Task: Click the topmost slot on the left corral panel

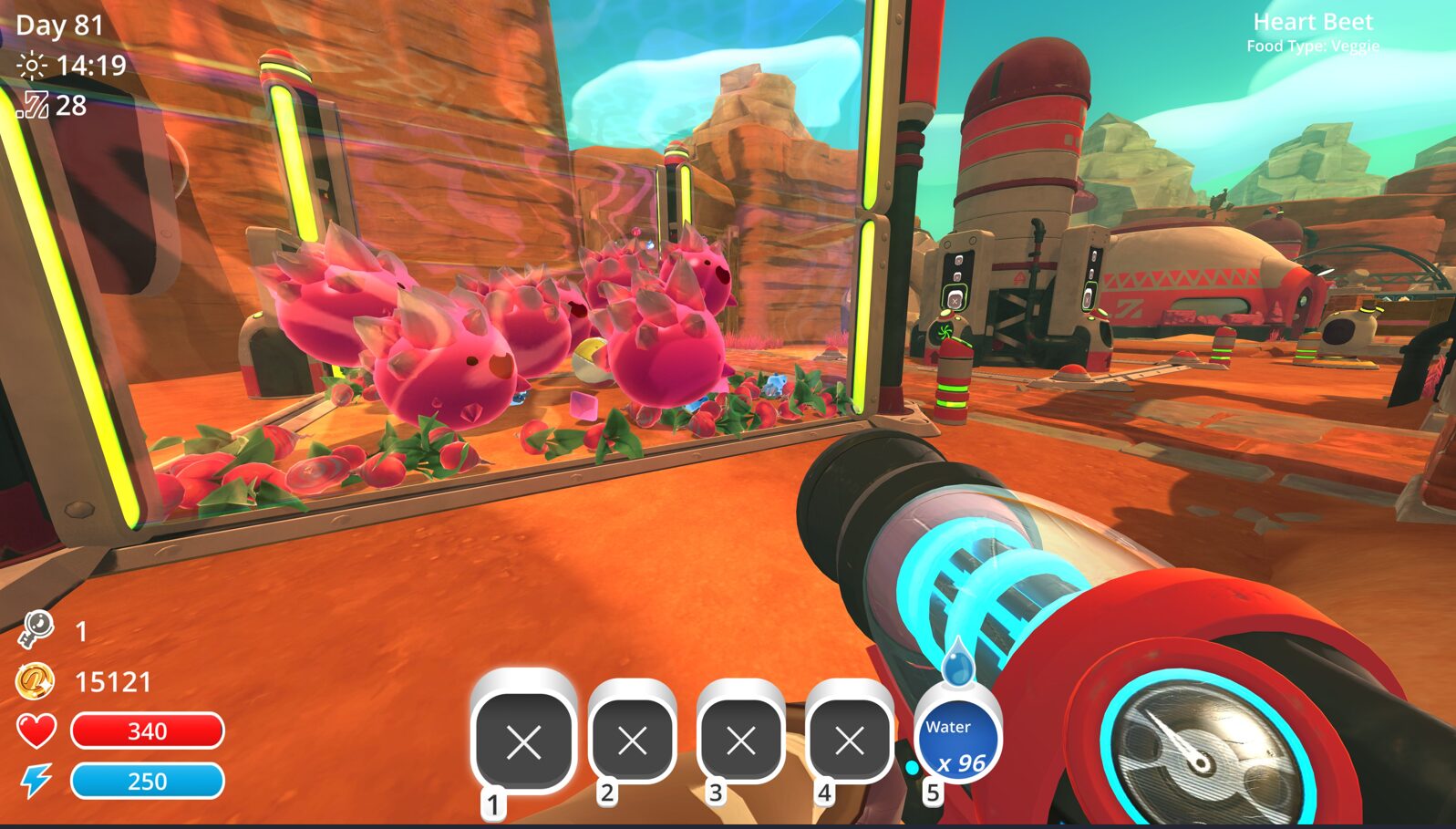Action: point(958,260)
